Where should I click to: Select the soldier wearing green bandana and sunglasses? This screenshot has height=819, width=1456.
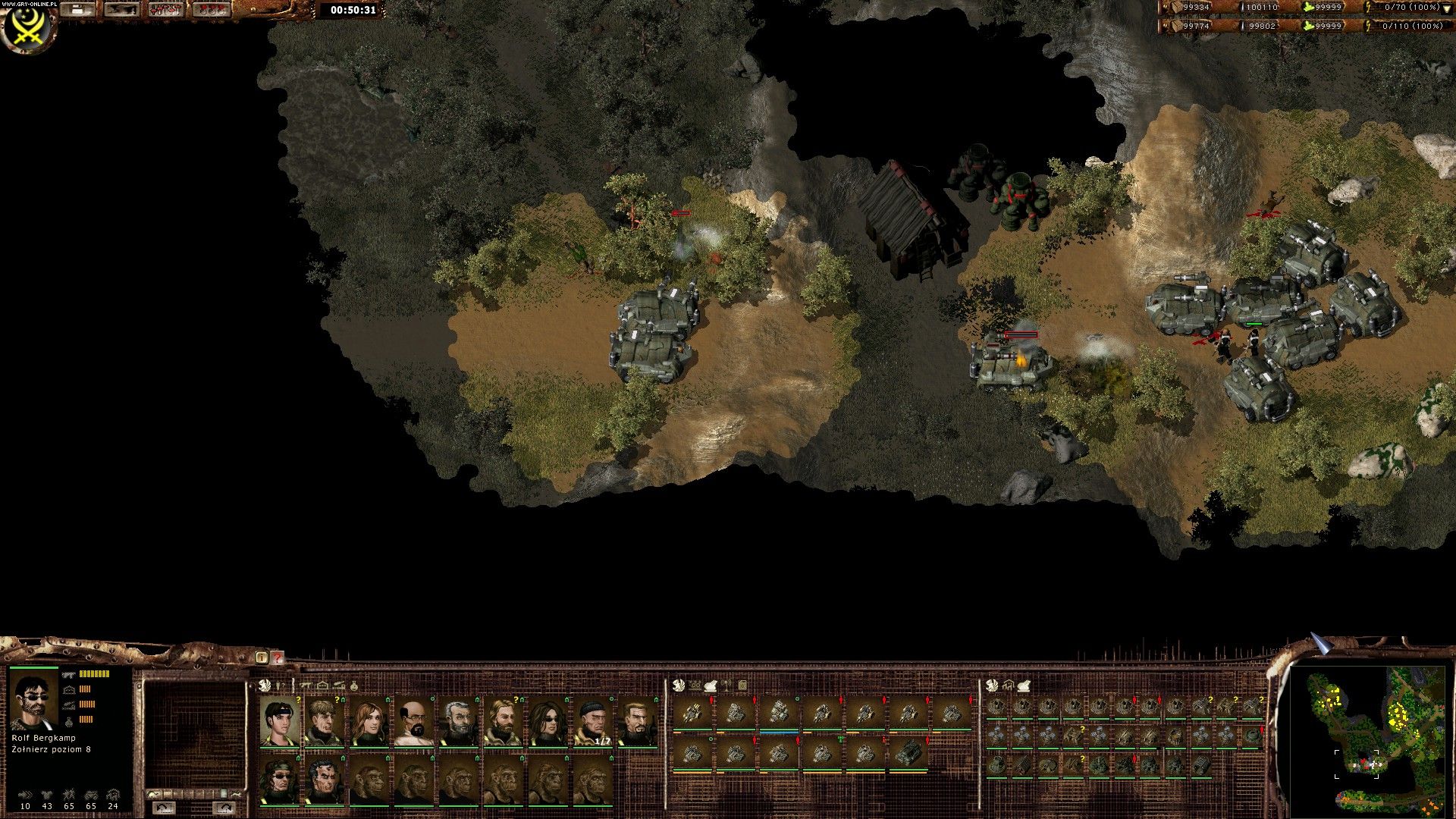[279, 780]
